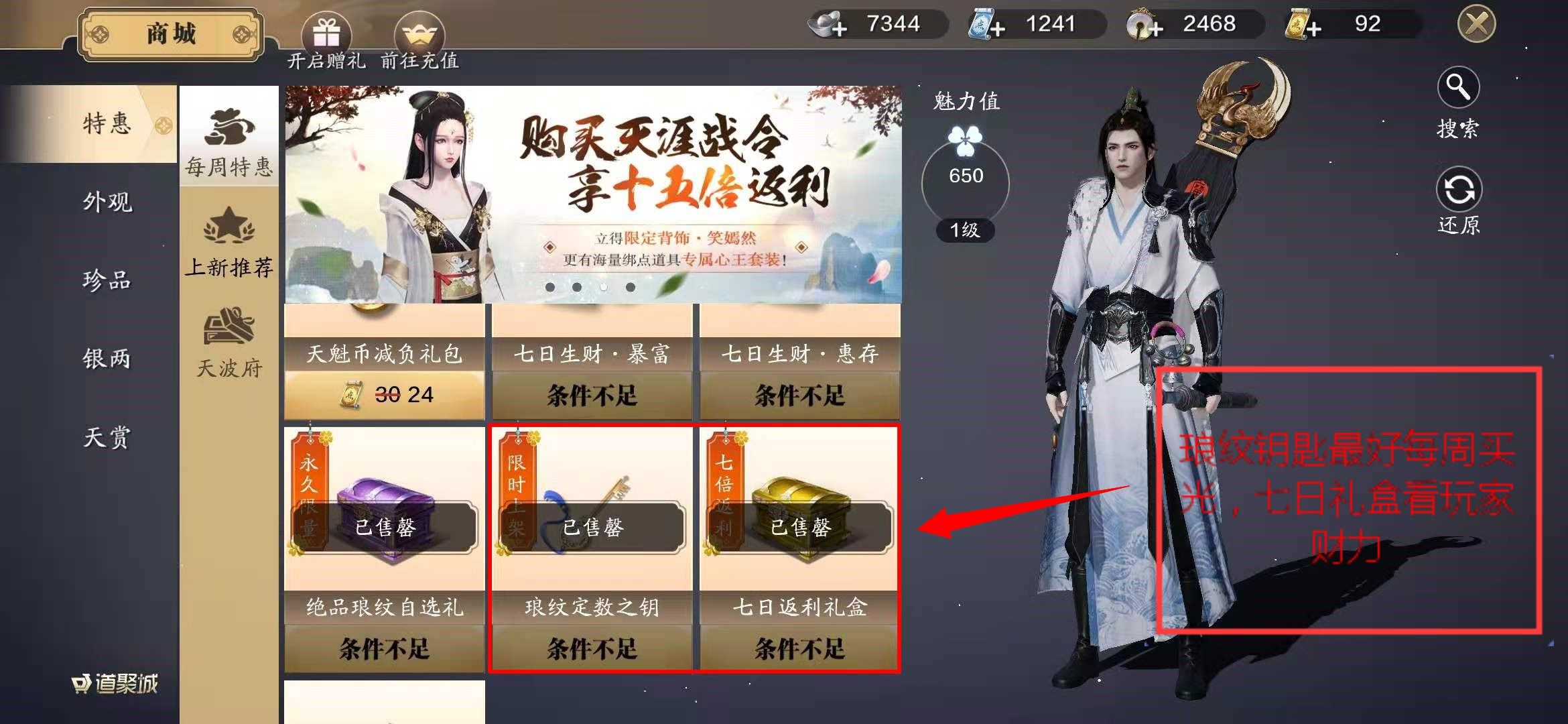Image resolution: width=1568 pixels, height=724 pixels.
Task: Select the second carousel dot
Action: point(578,287)
